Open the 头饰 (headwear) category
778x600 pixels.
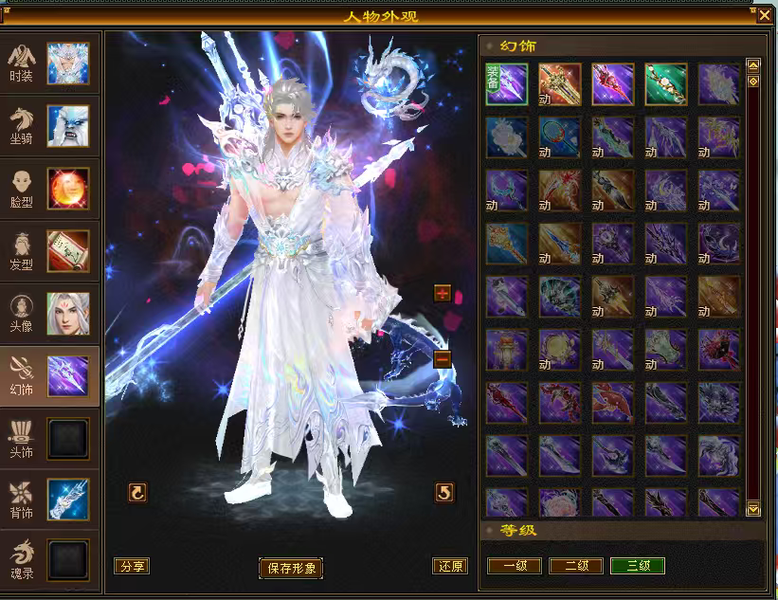50,438
